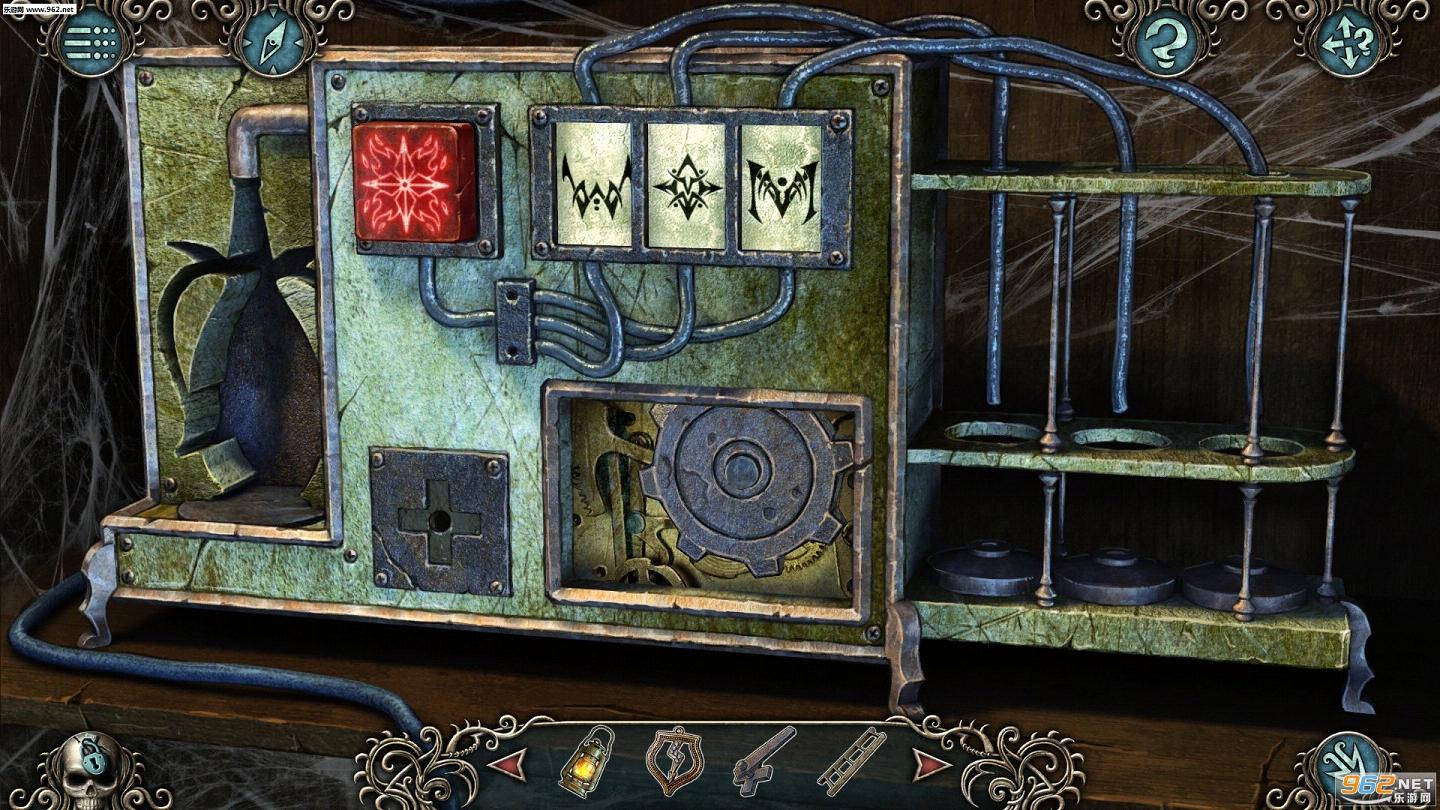
Task: Open the compass map icon
Action: click(x=270, y=40)
